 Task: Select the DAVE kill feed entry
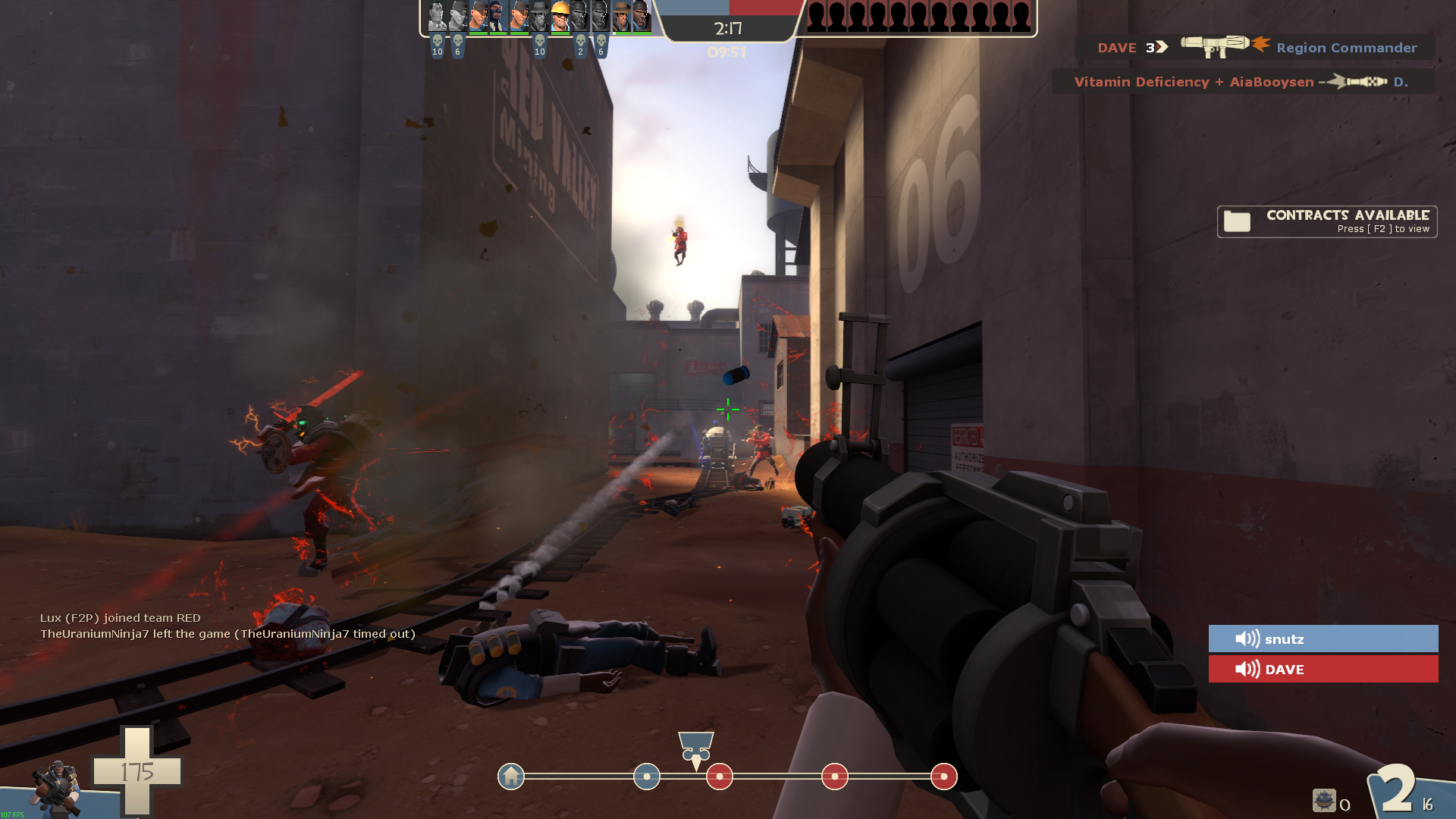click(1254, 47)
